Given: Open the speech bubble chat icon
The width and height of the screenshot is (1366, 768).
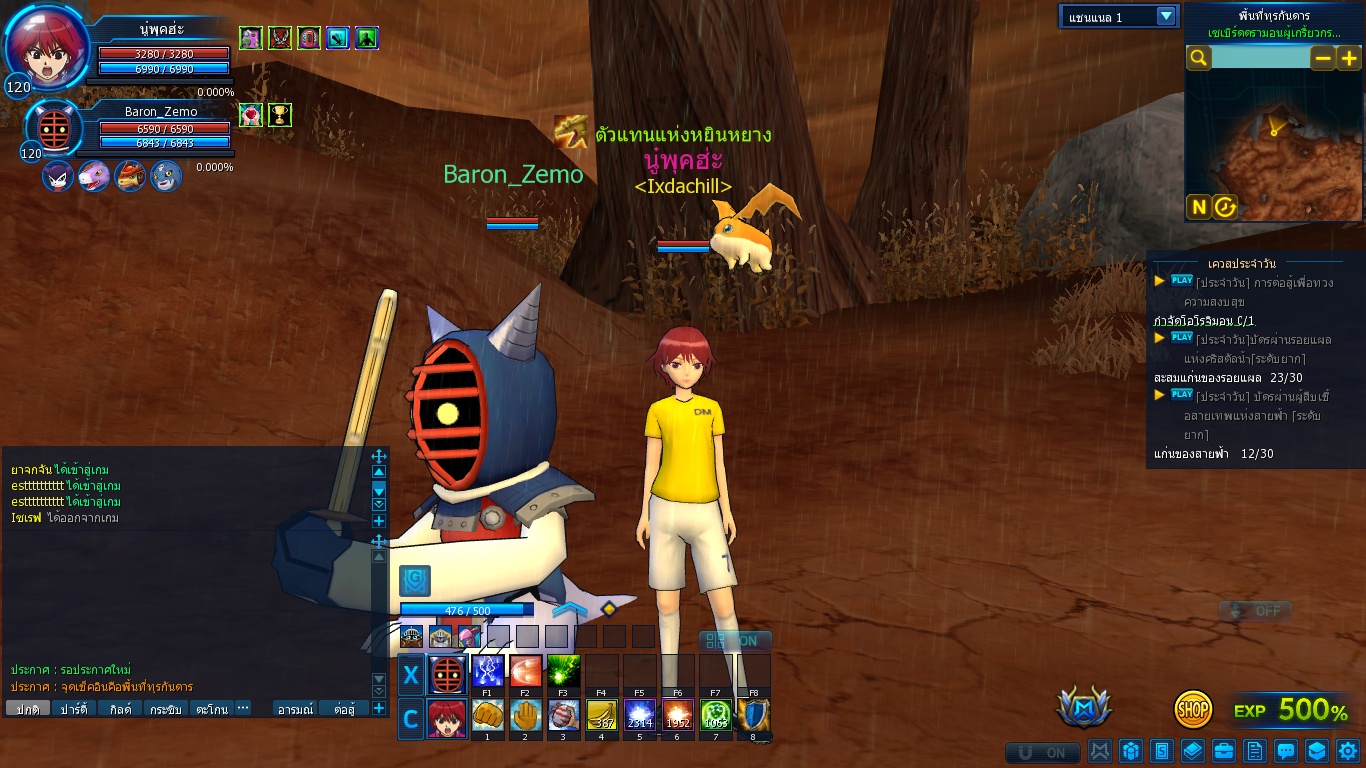Looking at the screenshot, I should pyautogui.click(x=1286, y=750).
